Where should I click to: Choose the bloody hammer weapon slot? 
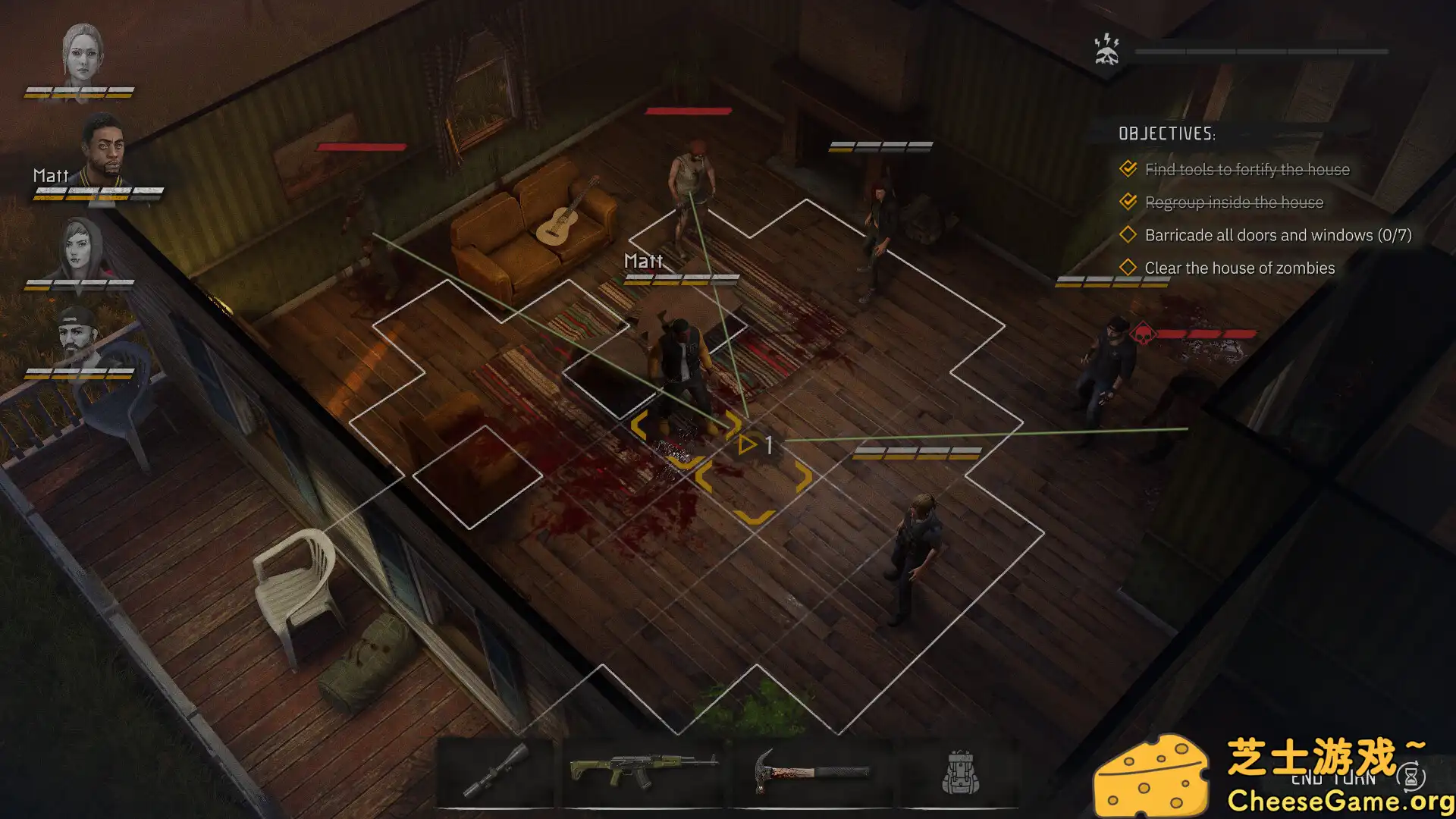coord(811,772)
